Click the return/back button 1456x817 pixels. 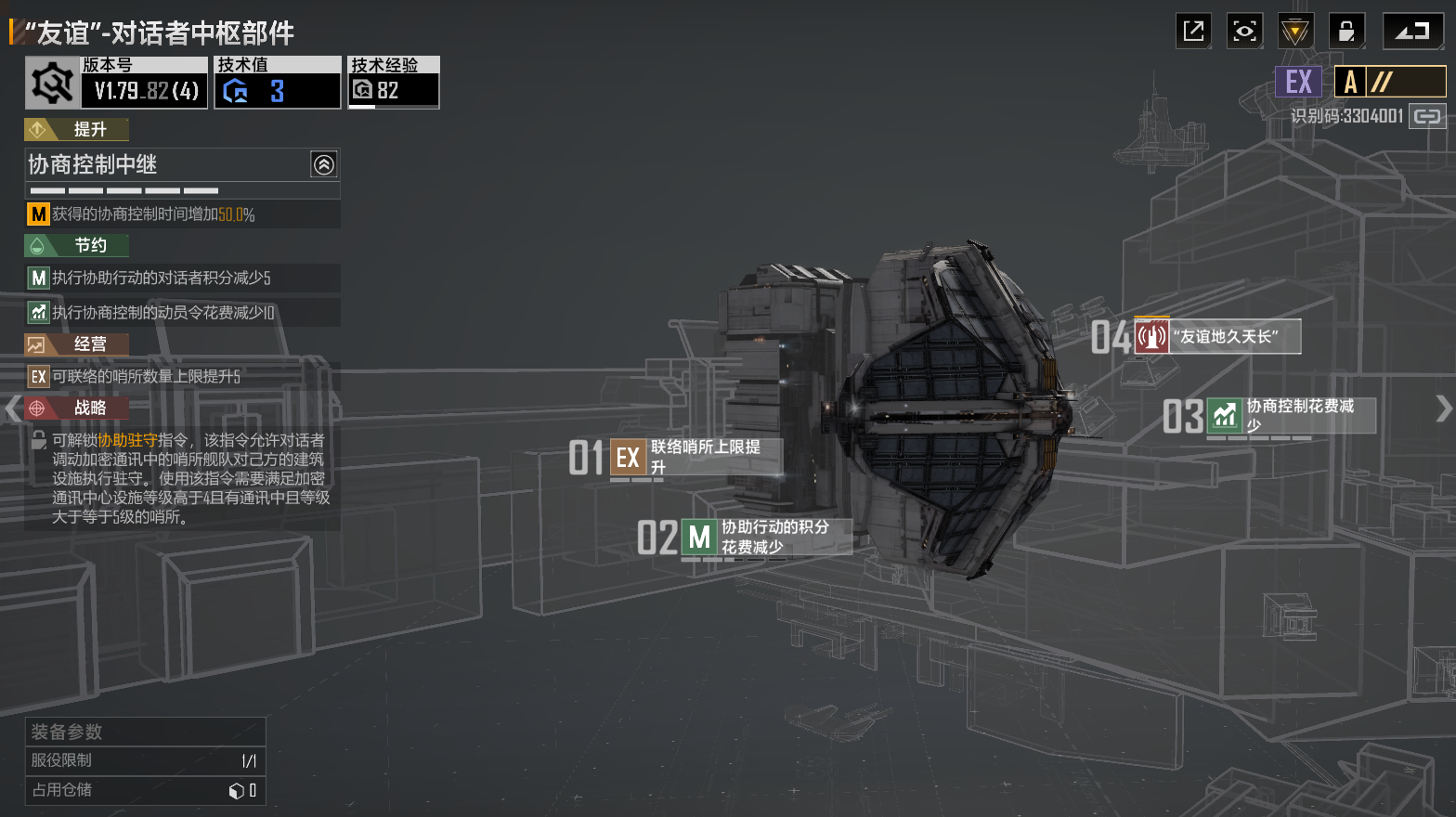pos(1412,32)
